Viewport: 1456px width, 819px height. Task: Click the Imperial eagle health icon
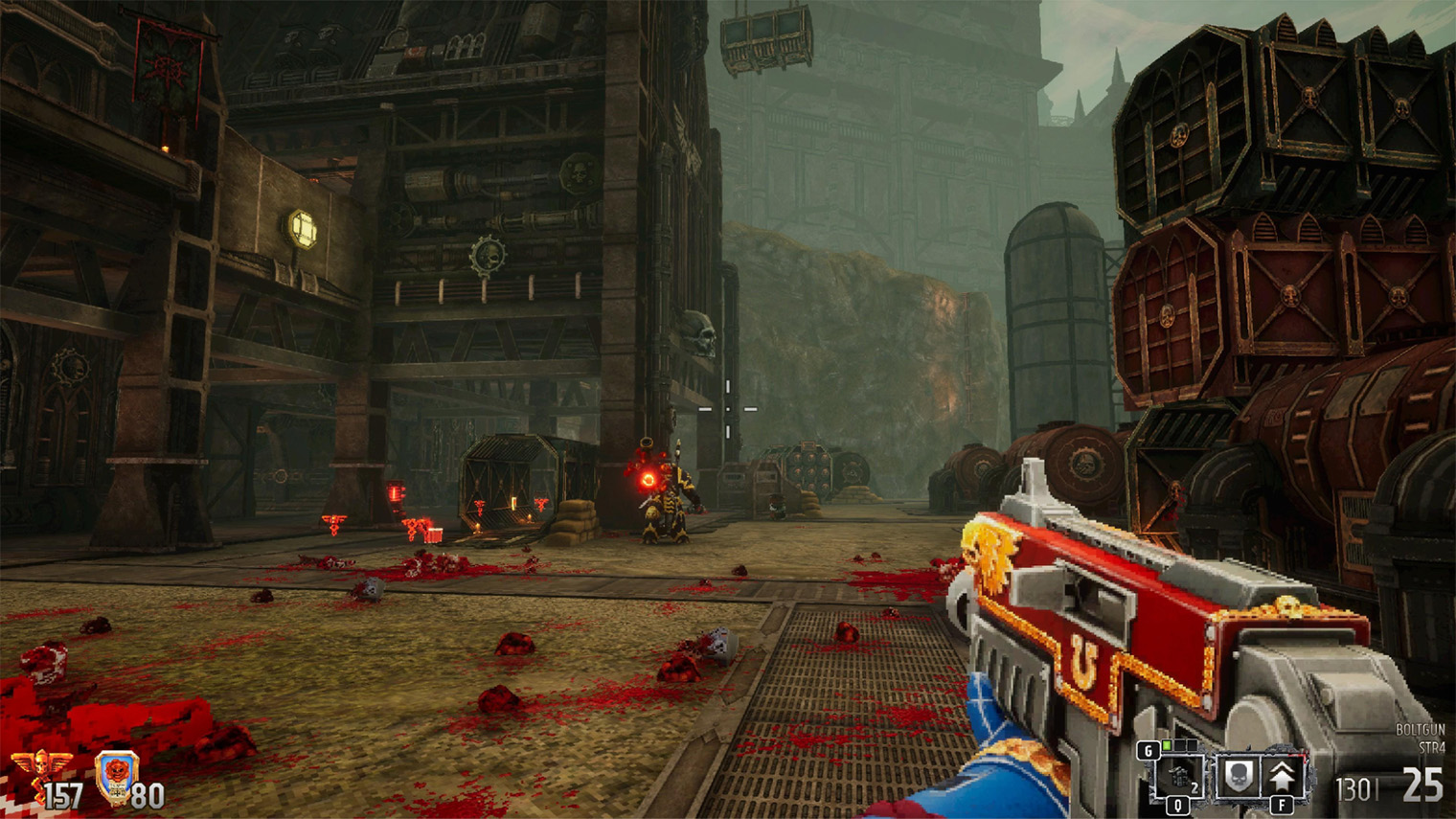[40, 766]
